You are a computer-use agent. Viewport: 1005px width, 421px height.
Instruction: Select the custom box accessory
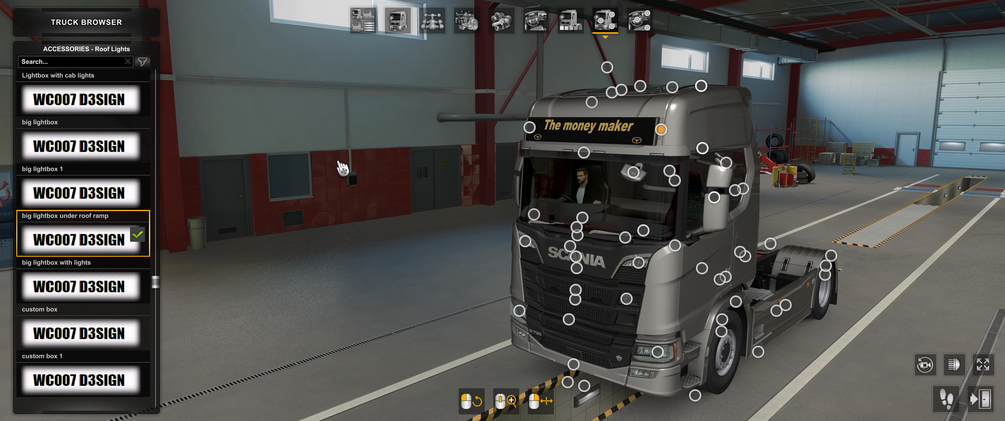click(x=79, y=333)
